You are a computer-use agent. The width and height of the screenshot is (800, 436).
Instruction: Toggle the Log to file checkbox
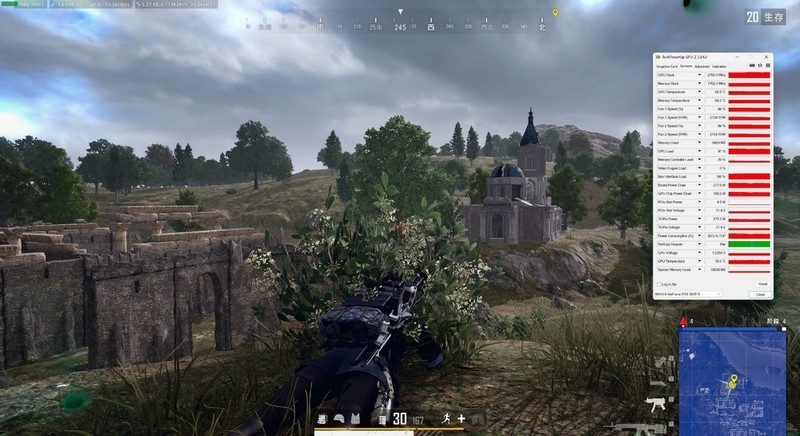(660, 284)
